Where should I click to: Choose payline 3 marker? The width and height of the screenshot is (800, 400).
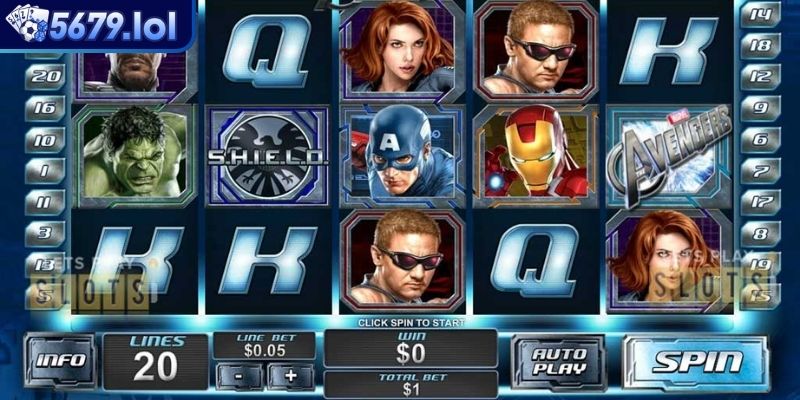pos(44,233)
